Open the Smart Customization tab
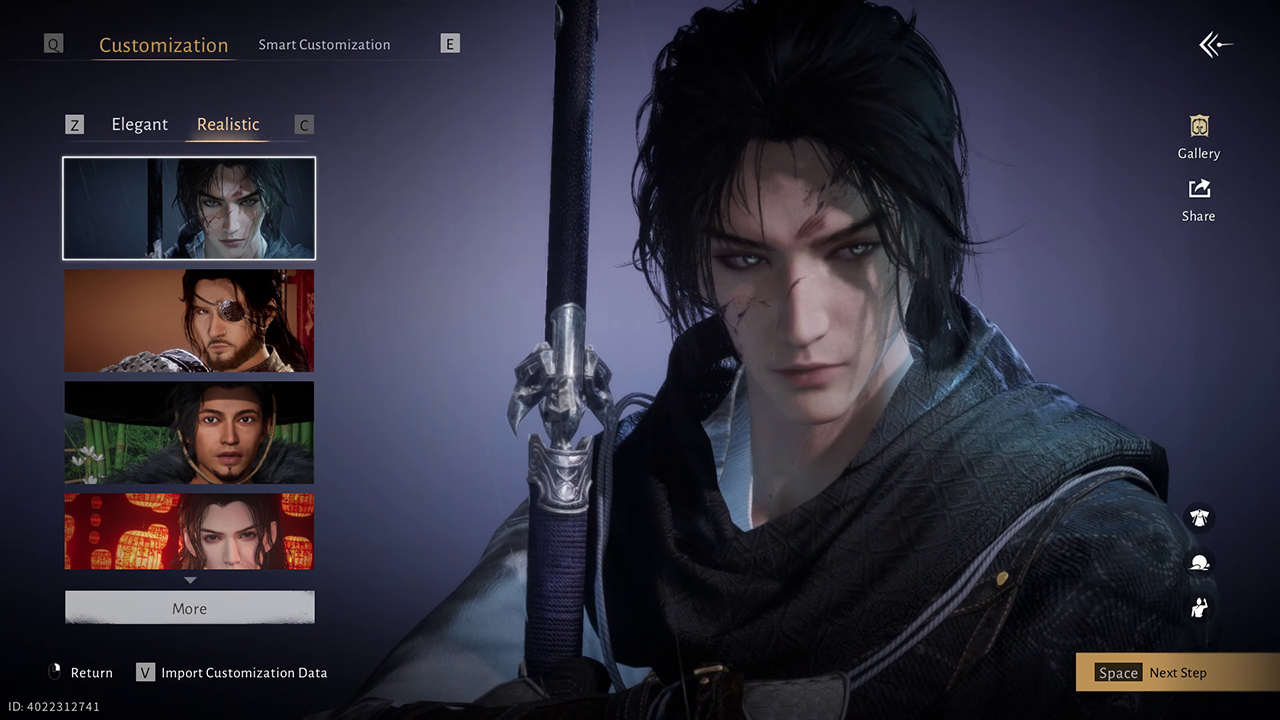This screenshot has width=1280, height=720. point(324,45)
